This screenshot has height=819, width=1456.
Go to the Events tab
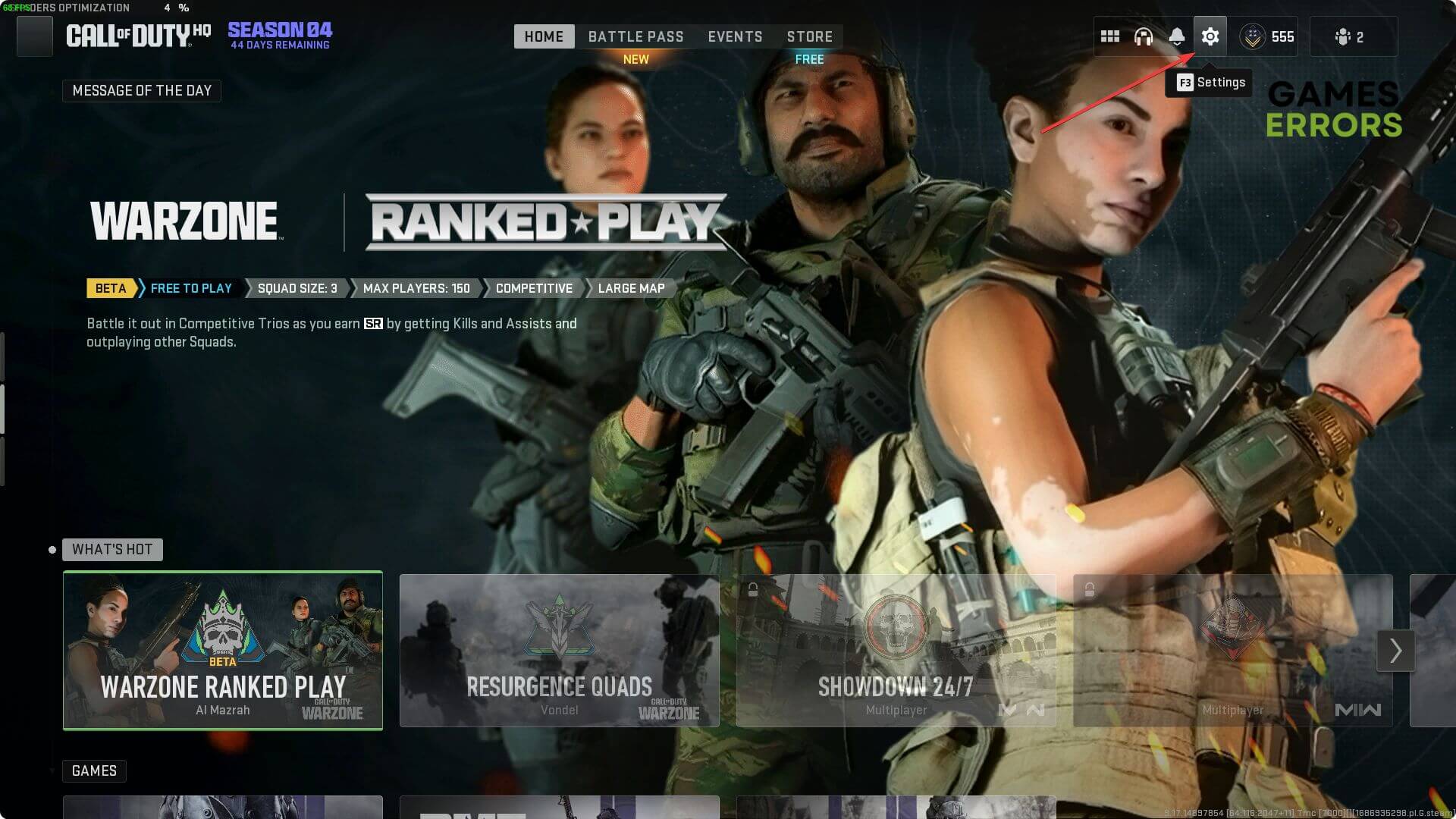point(735,36)
